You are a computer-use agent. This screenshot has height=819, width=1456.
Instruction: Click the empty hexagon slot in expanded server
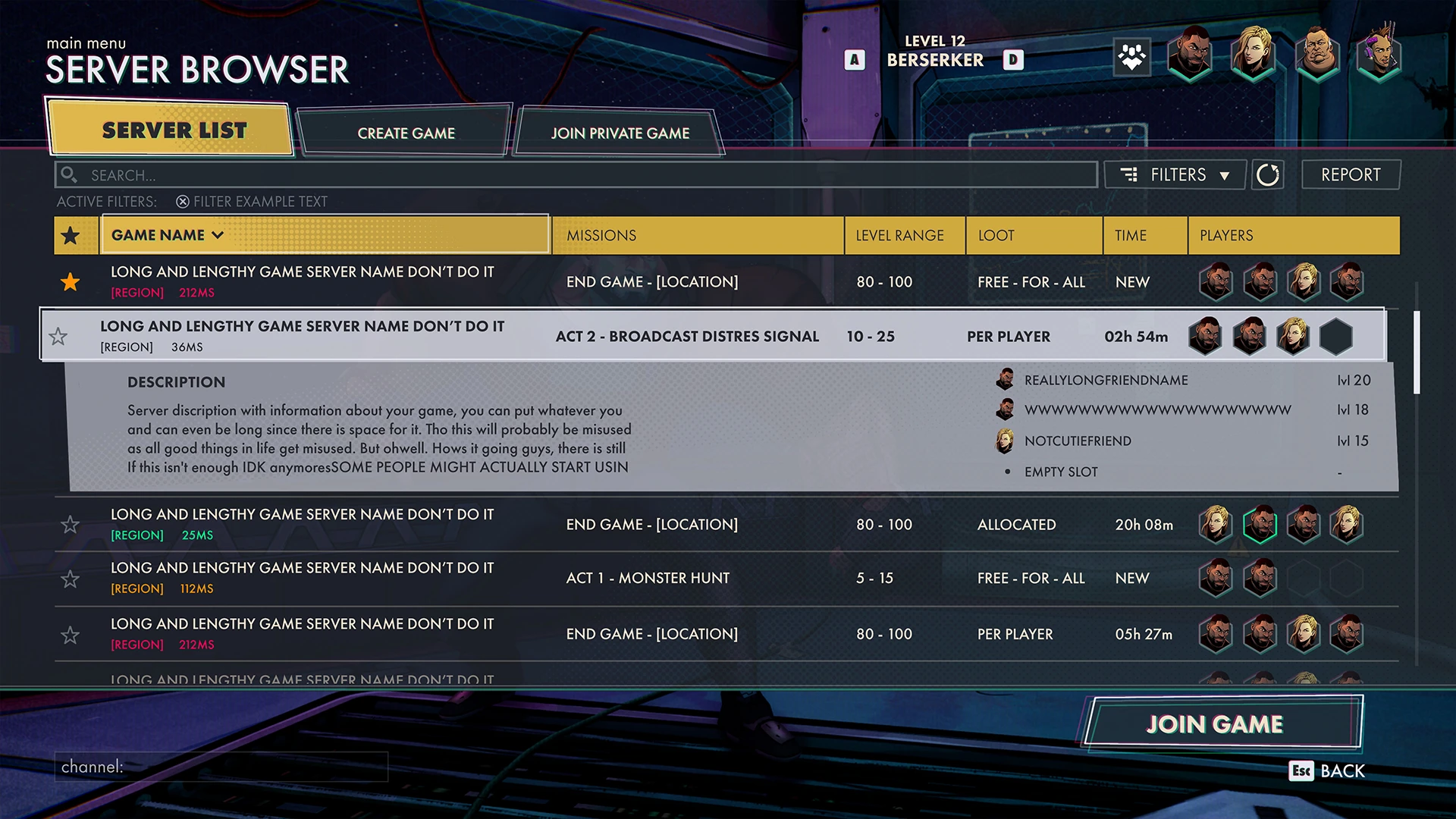click(x=1336, y=336)
